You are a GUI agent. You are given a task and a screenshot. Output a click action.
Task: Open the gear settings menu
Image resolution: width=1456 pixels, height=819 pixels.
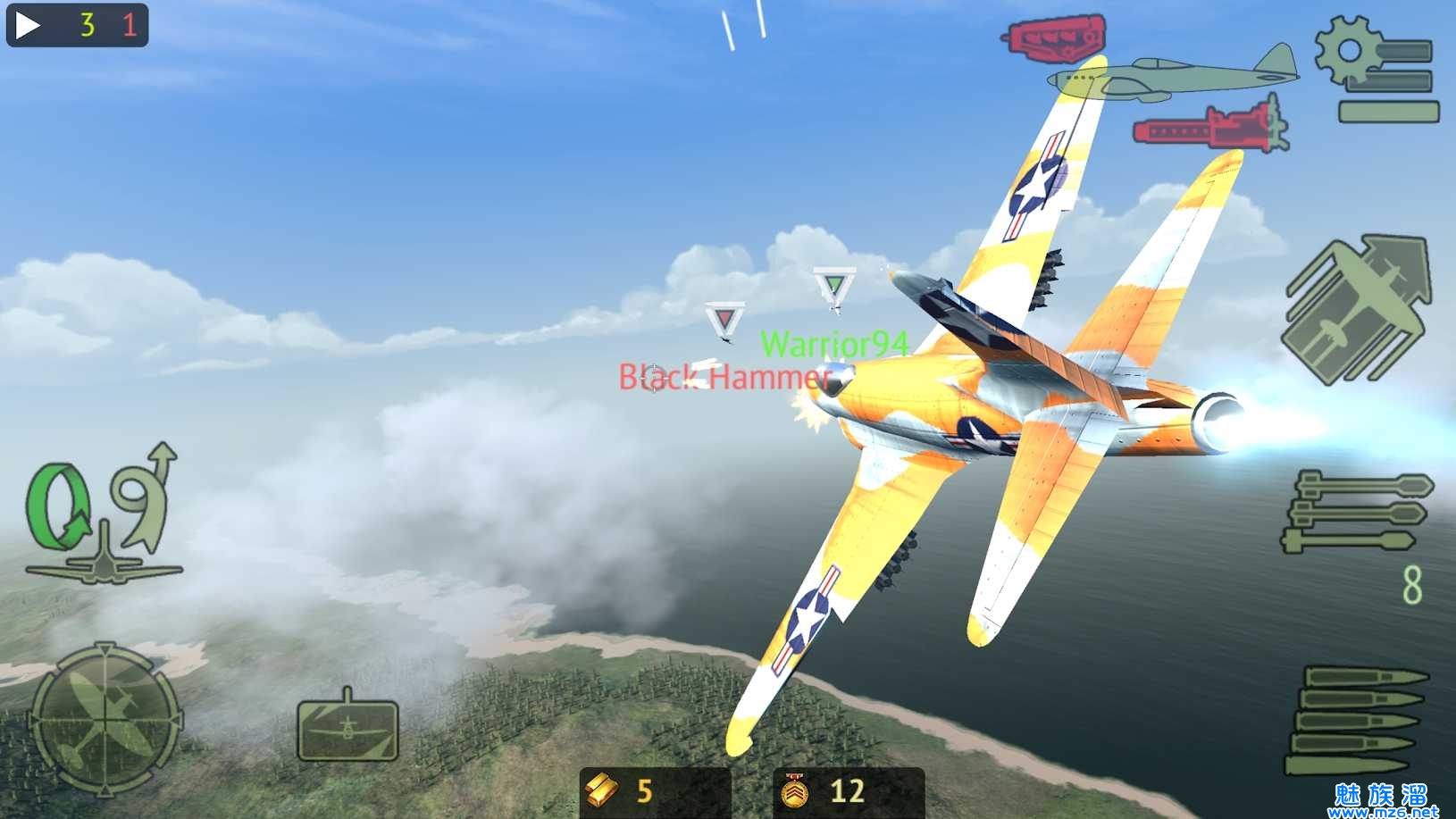(1376, 69)
